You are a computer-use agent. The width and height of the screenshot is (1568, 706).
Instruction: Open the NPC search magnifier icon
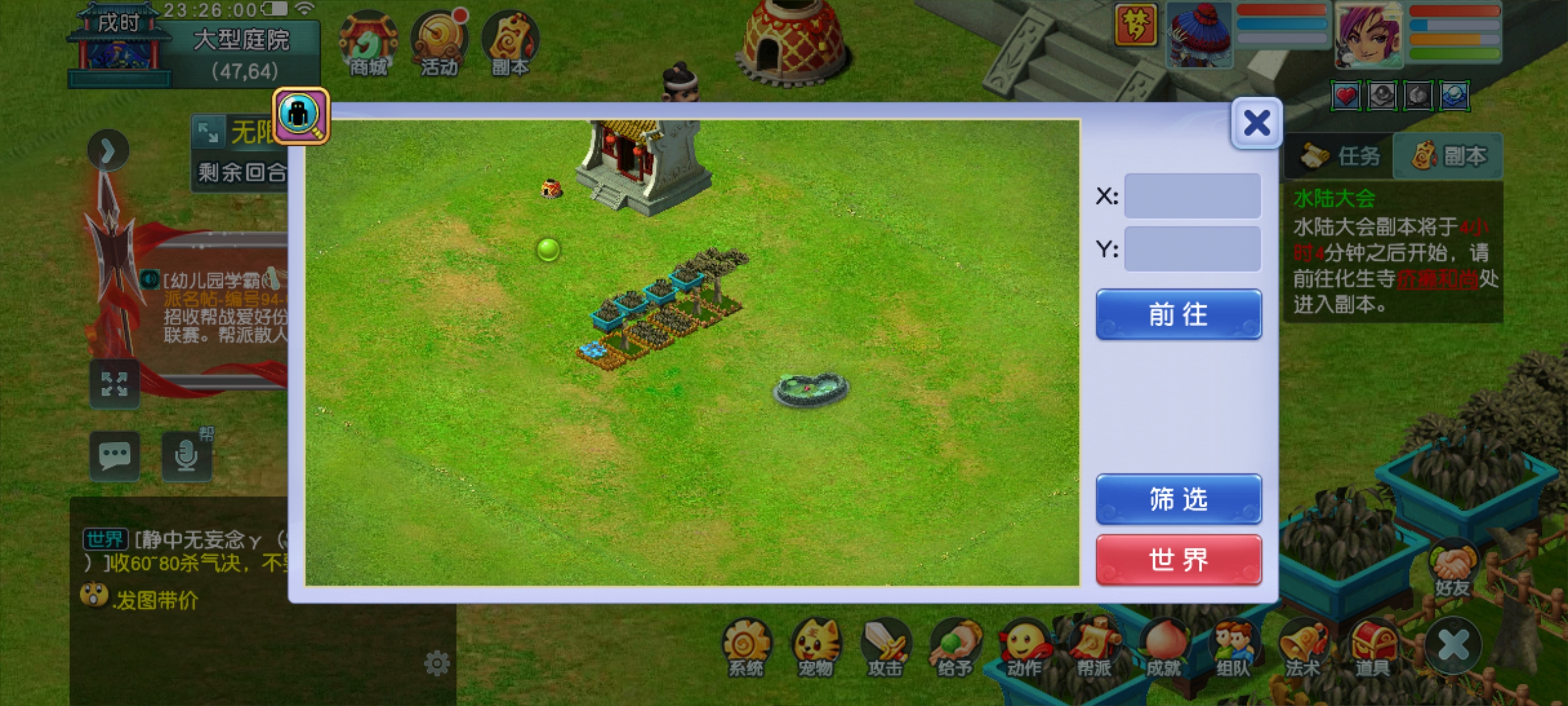[301, 116]
